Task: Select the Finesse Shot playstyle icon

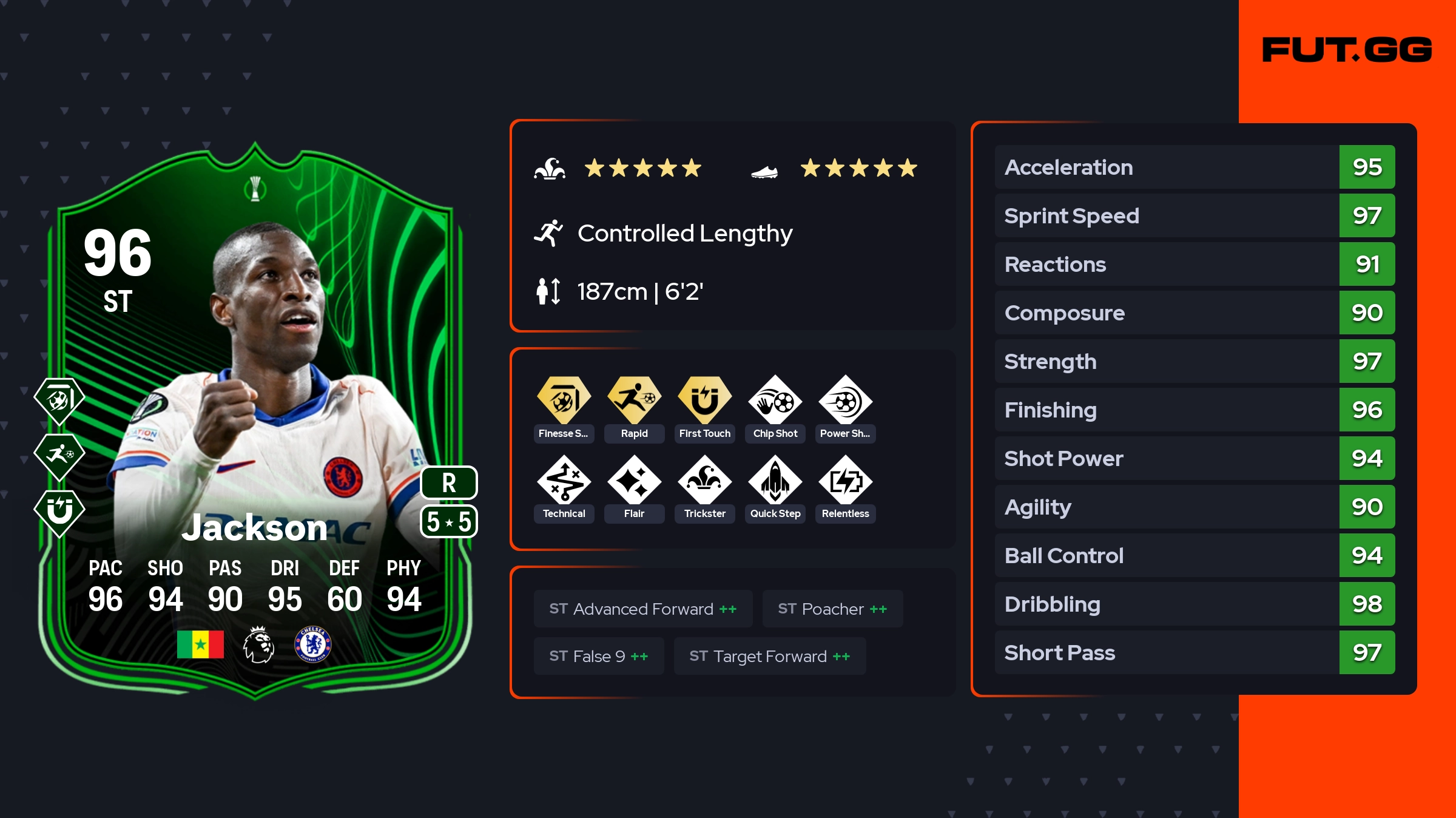Action: pos(564,401)
